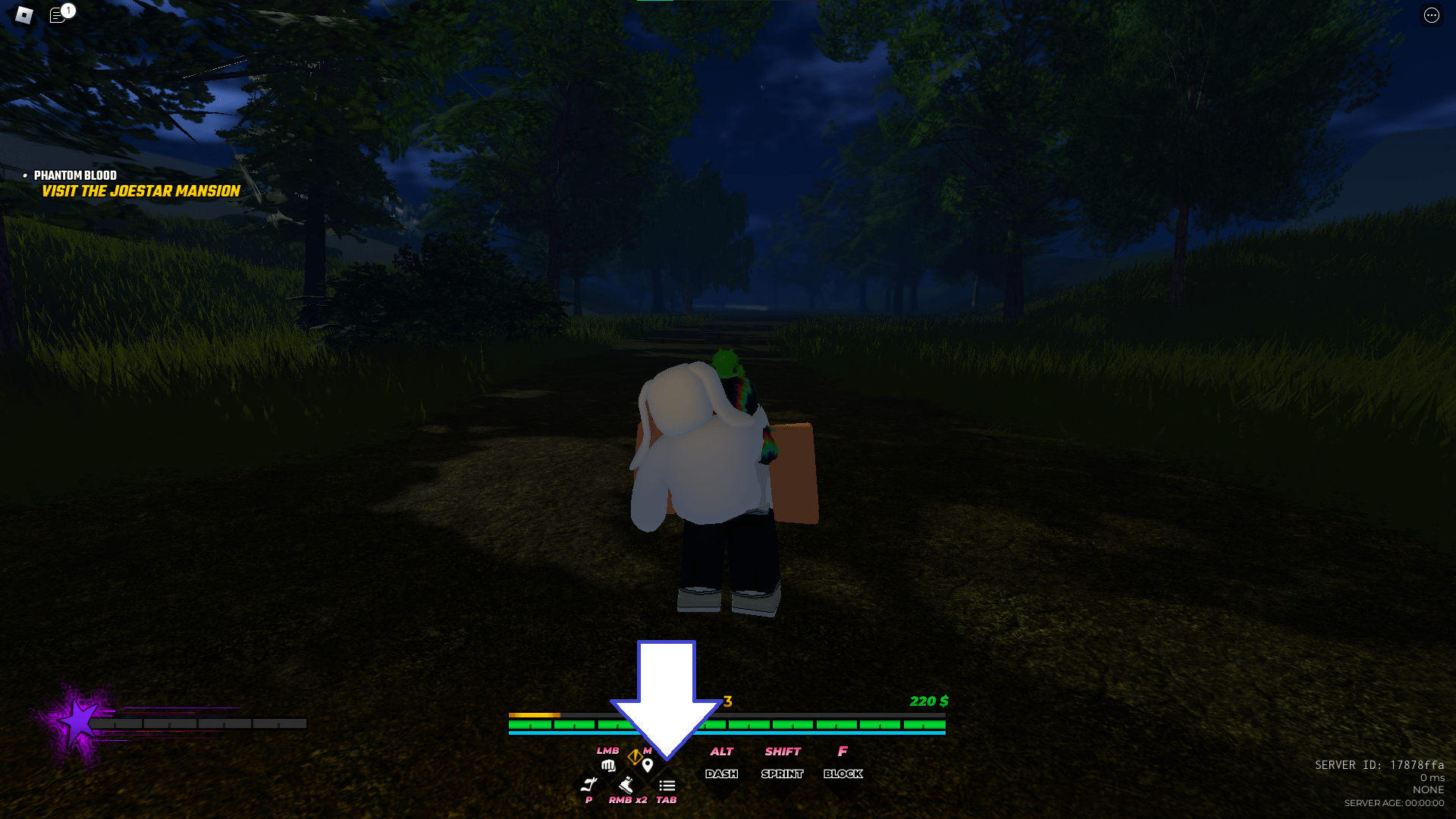Select the PHANTOM BLOOD quest entry
The image size is (1456, 819).
coord(75,176)
